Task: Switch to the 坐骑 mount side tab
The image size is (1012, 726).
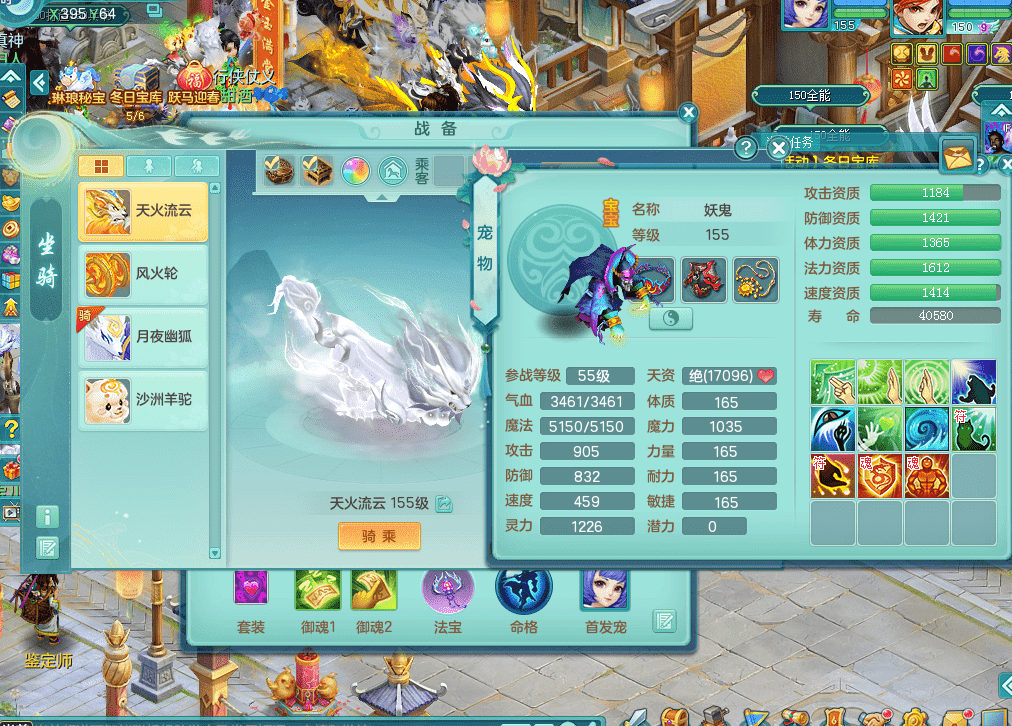Action: click(47, 260)
